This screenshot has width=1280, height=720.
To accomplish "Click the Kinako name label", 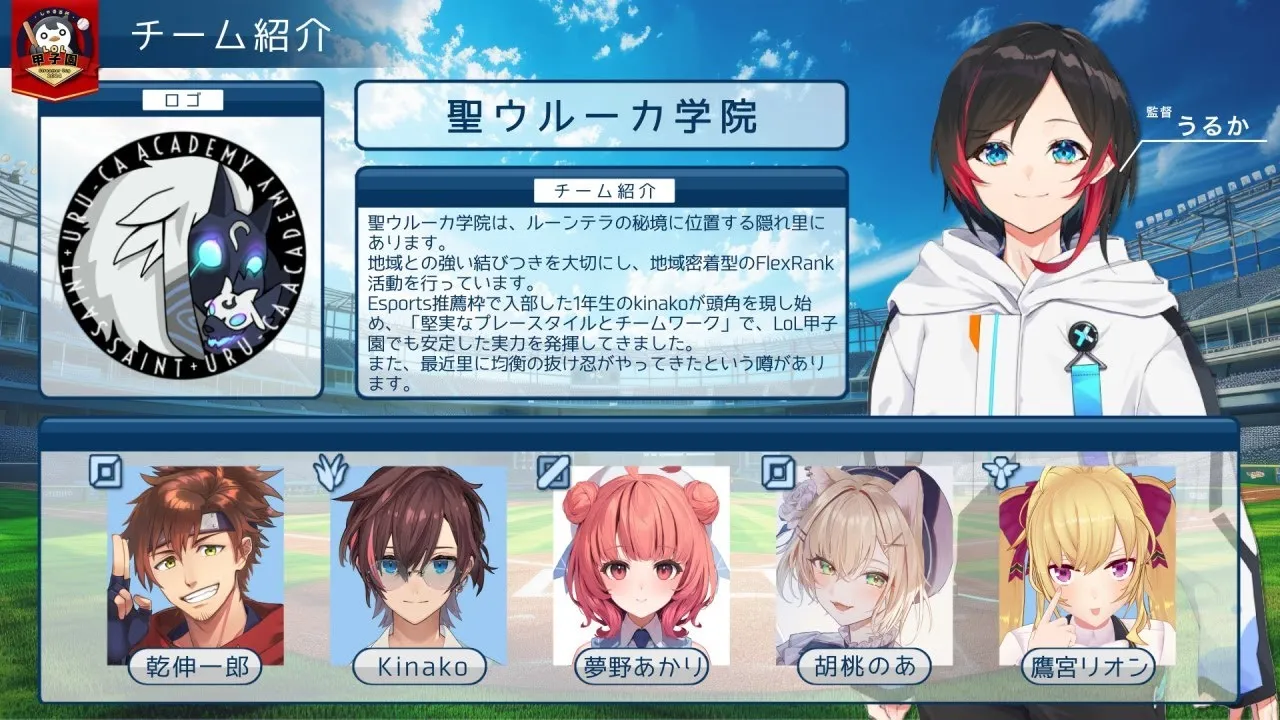I will pyautogui.click(x=418, y=666).
